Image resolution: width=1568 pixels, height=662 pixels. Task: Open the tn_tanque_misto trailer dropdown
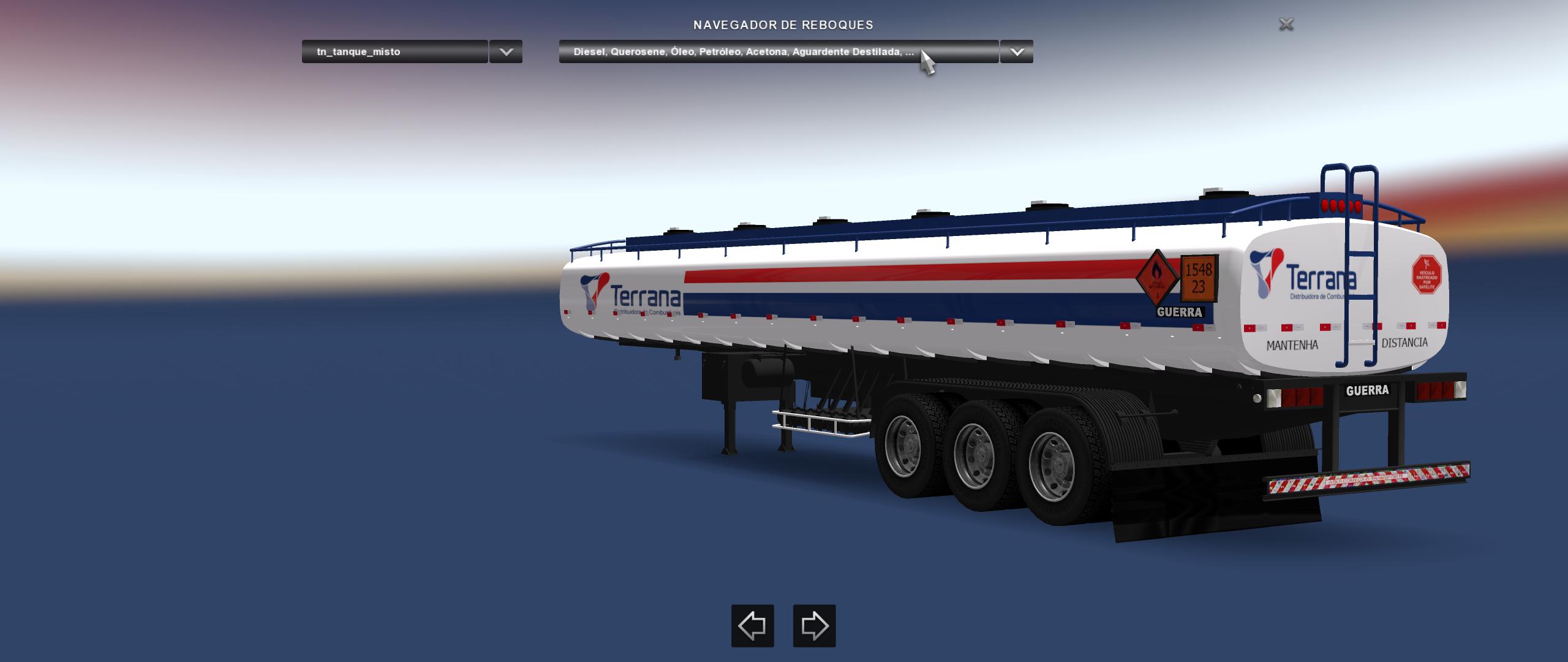point(394,51)
